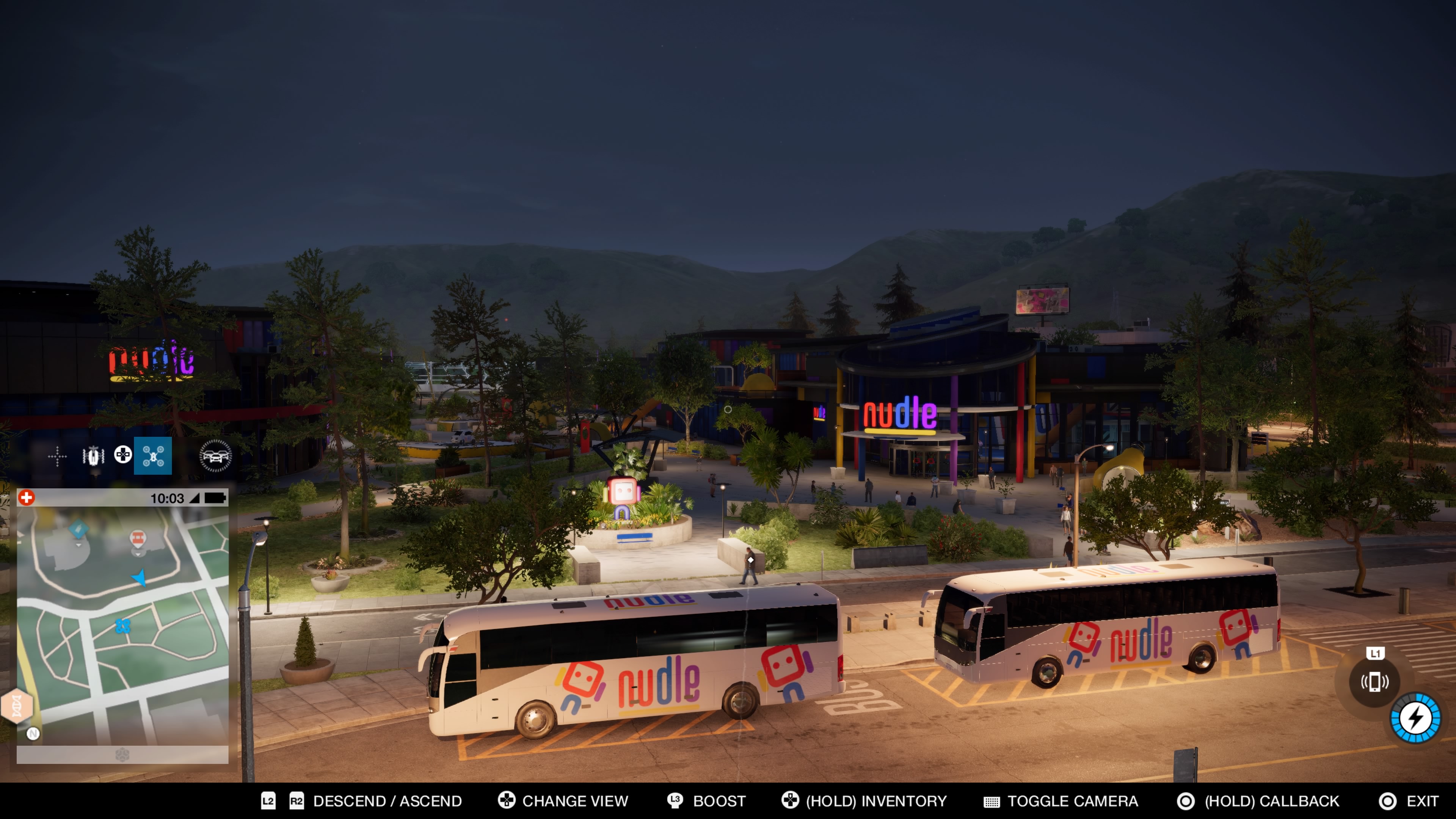Click the red medical cross icon
1456x819 pixels.
pos(27,497)
